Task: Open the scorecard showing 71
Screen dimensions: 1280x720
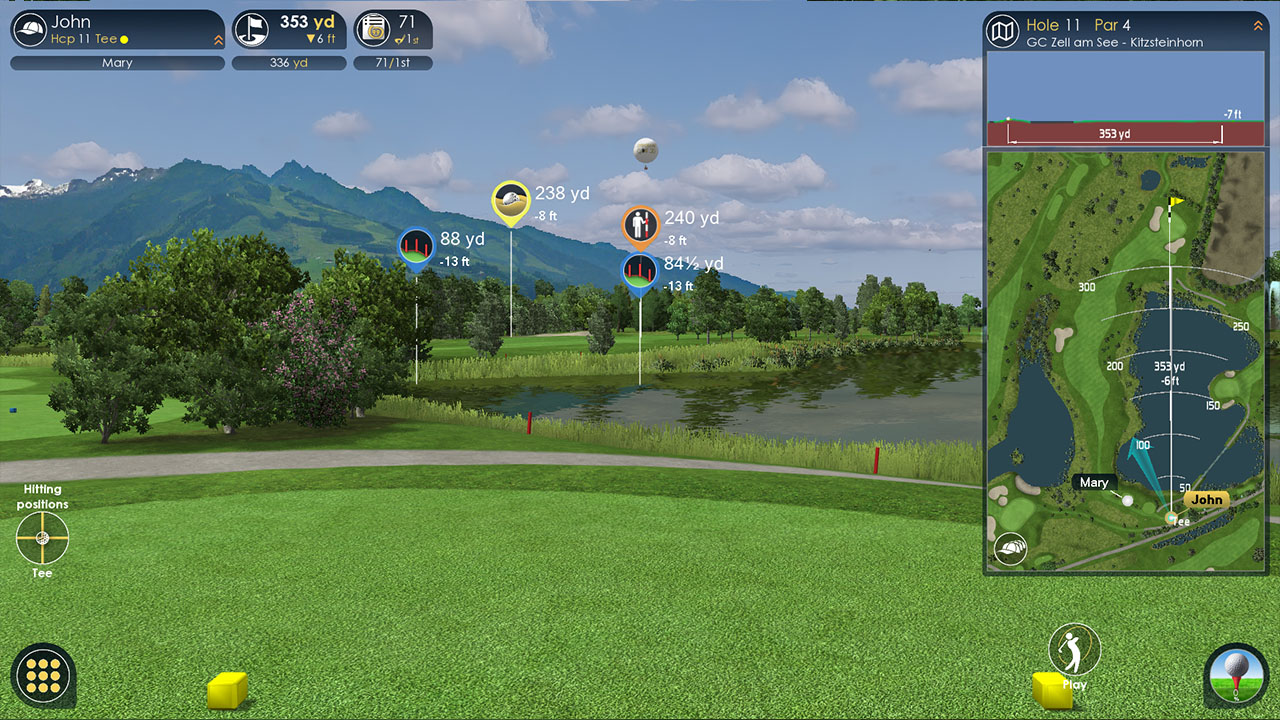Action: coord(393,30)
